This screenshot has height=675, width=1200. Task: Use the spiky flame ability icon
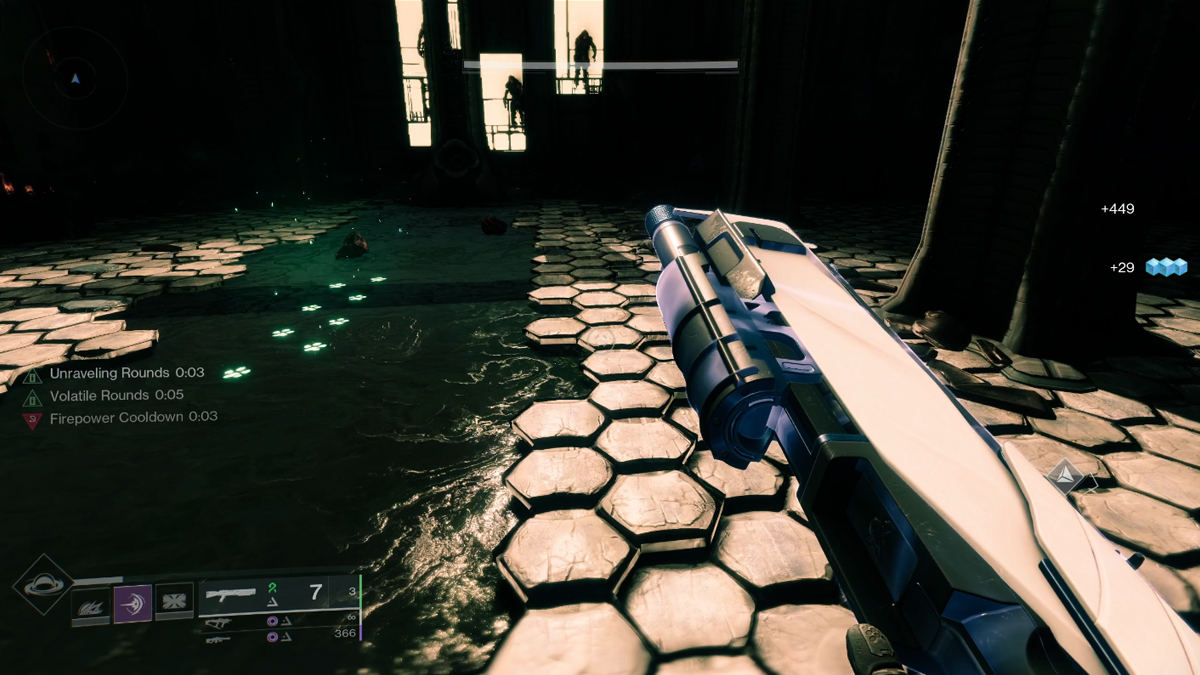90,603
